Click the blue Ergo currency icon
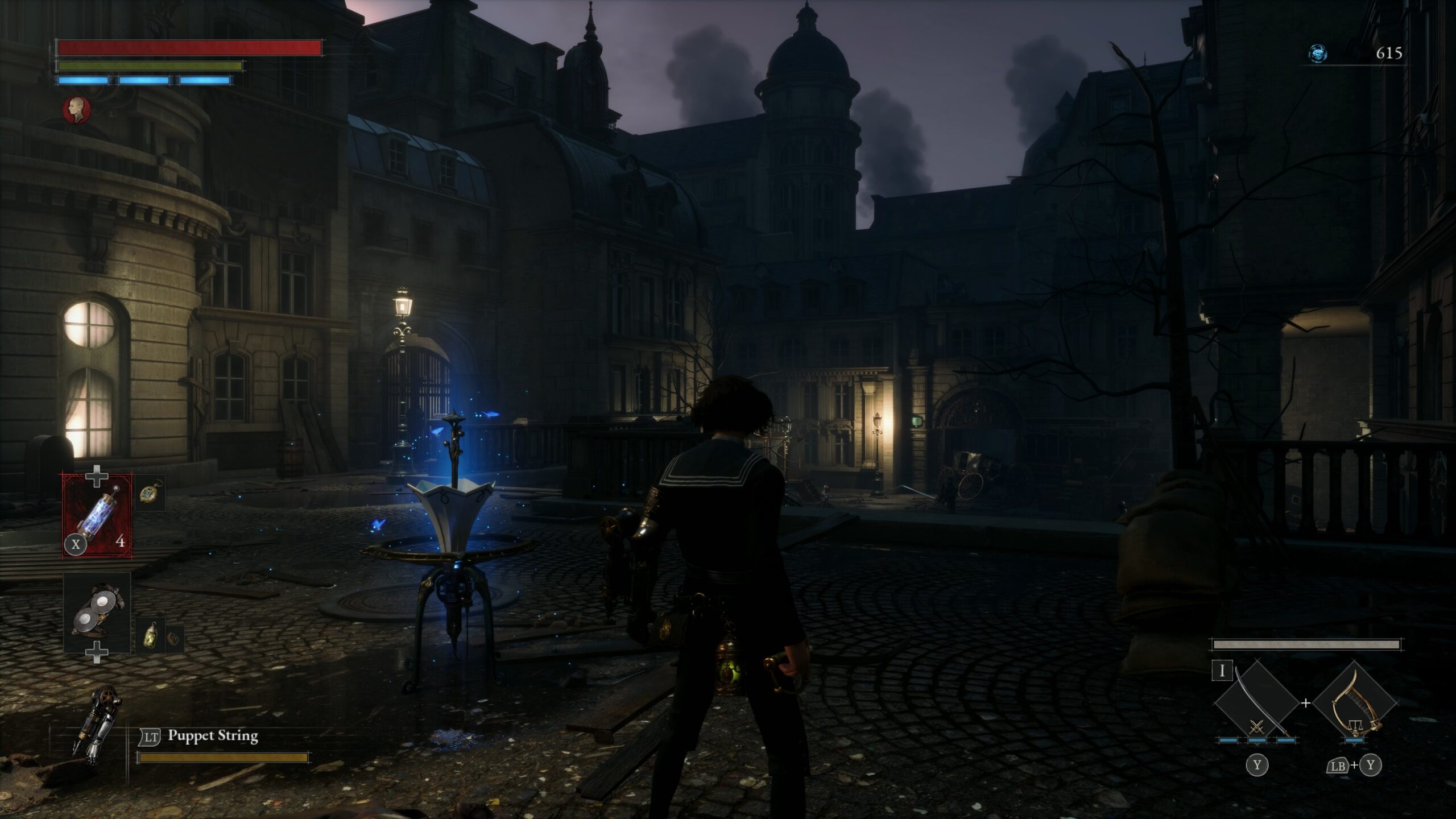The width and height of the screenshot is (1456, 819). [x=1318, y=53]
